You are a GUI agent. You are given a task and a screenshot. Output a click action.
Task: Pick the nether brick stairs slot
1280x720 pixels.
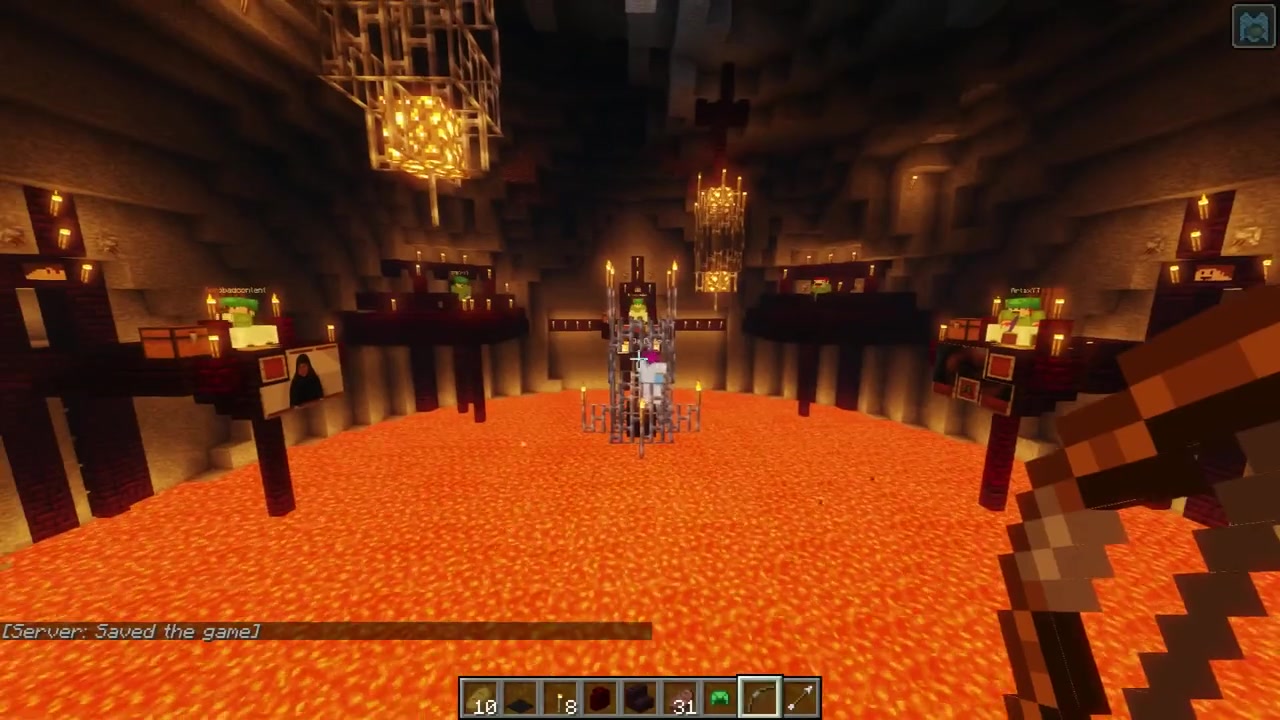pyautogui.click(x=640, y=698)
